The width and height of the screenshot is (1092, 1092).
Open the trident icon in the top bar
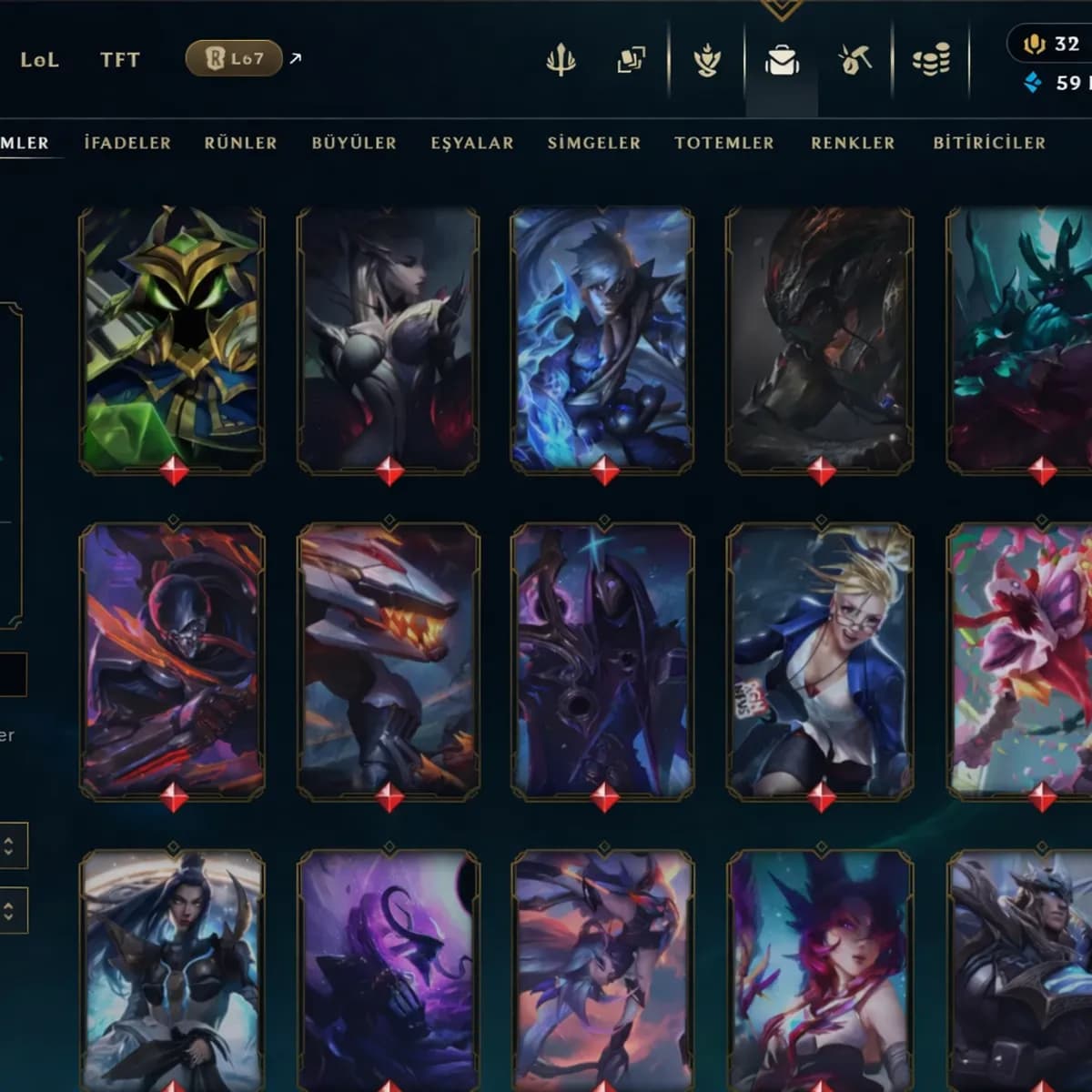pyautogui.click(x=561, y=61)
